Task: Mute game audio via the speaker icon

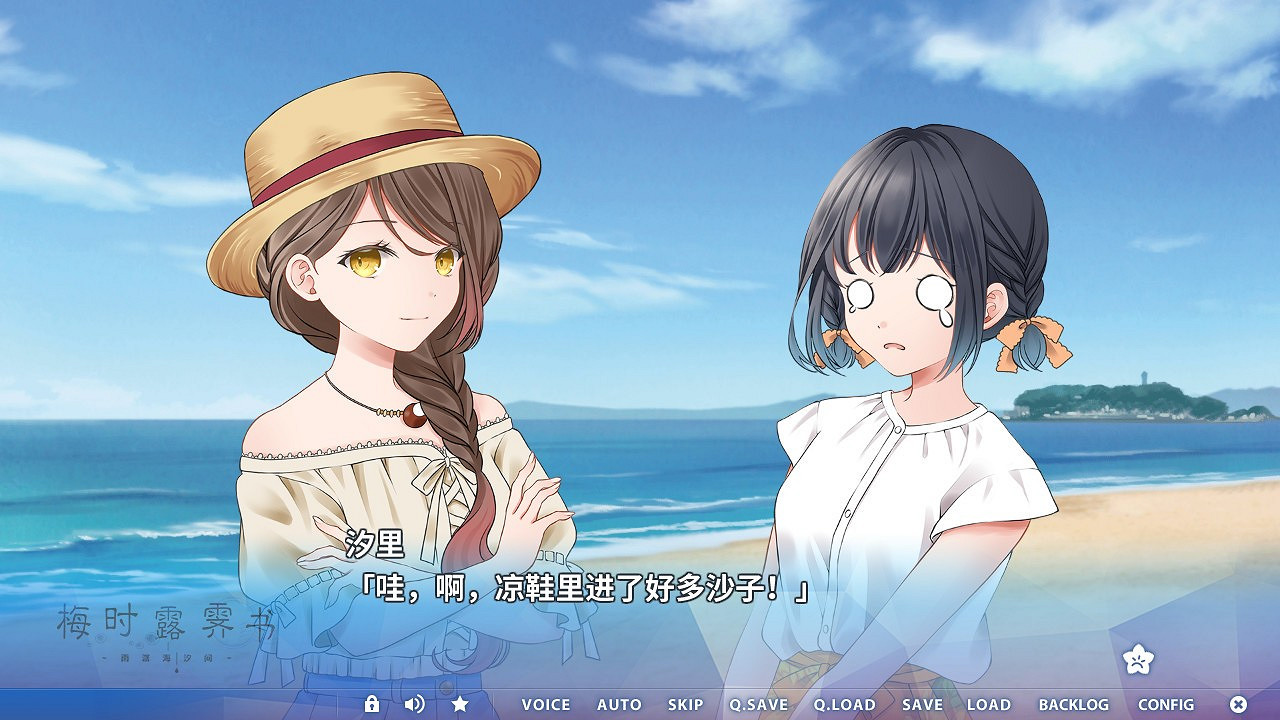Action: [414, 705]
